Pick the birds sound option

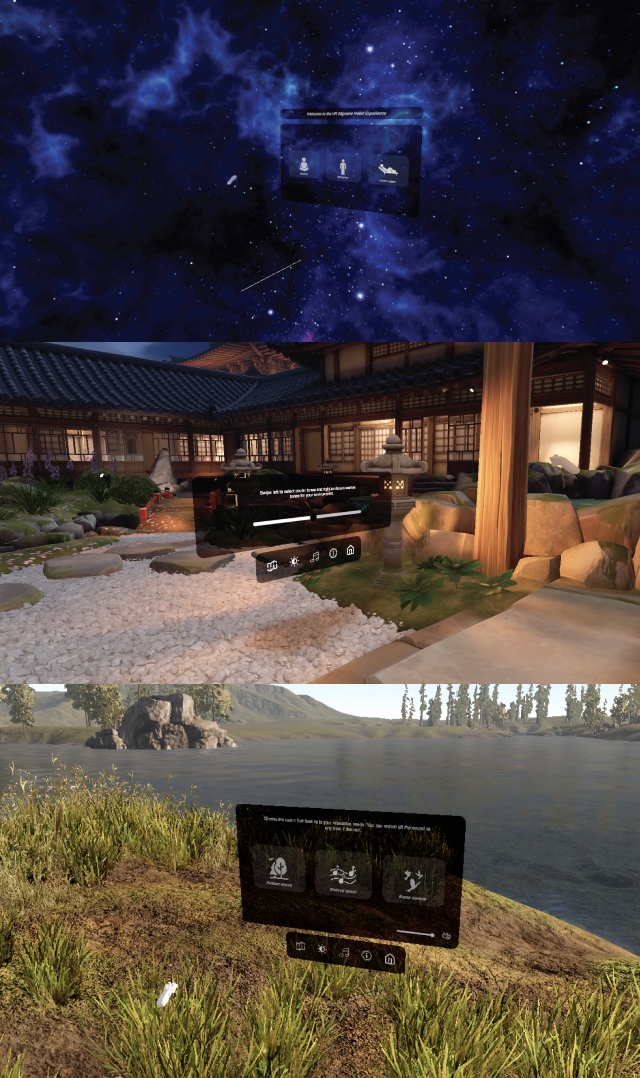click(x=412, y=880)
